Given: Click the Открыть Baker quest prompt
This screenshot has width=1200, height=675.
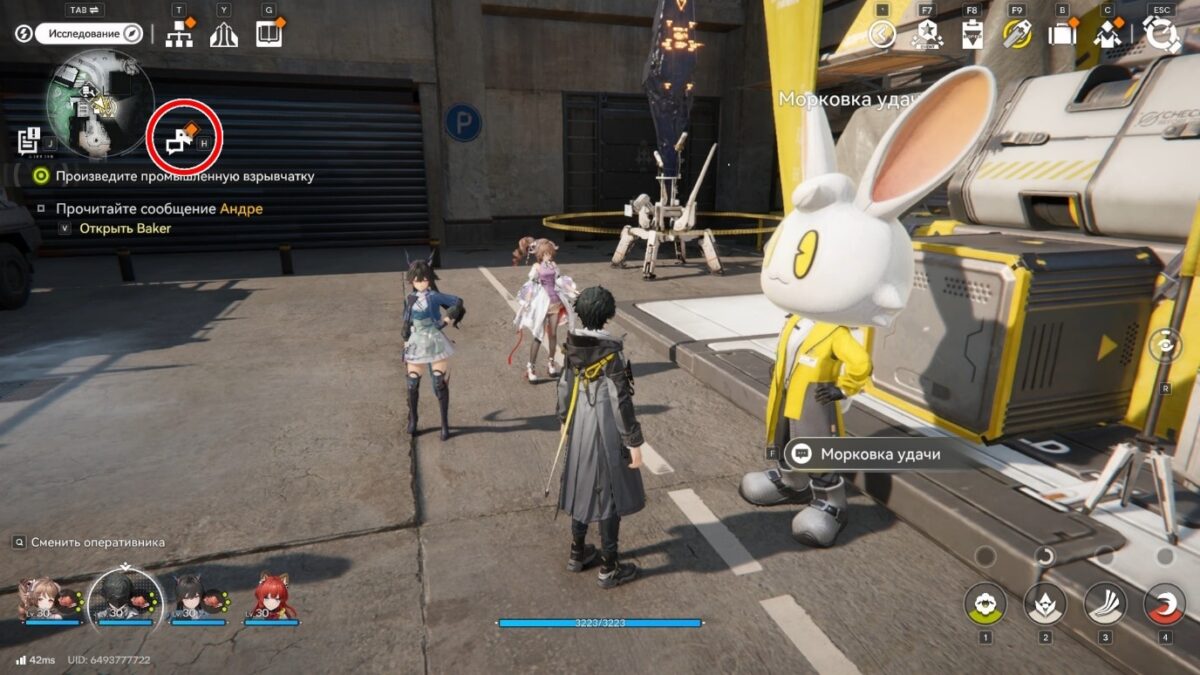Looking at the screenshot, I should [126, 228].
